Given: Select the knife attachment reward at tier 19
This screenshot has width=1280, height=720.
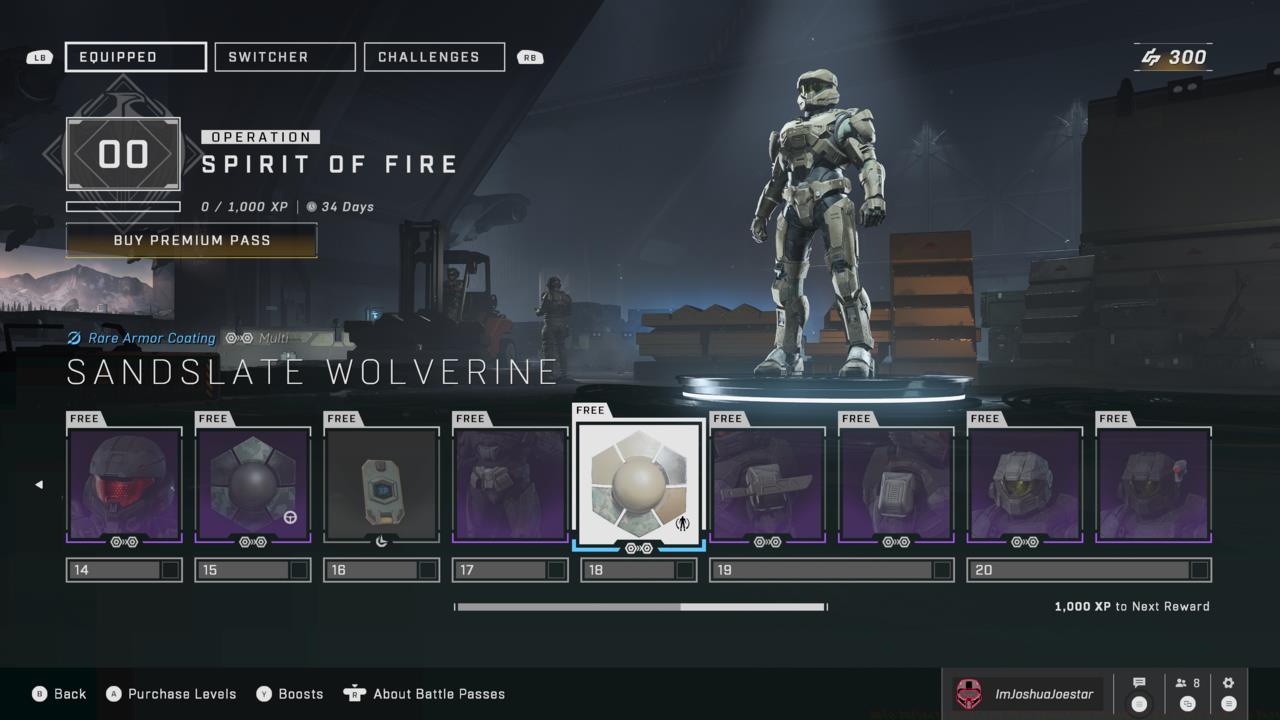Looking at the screenshot, I should [x=767, y=483].
